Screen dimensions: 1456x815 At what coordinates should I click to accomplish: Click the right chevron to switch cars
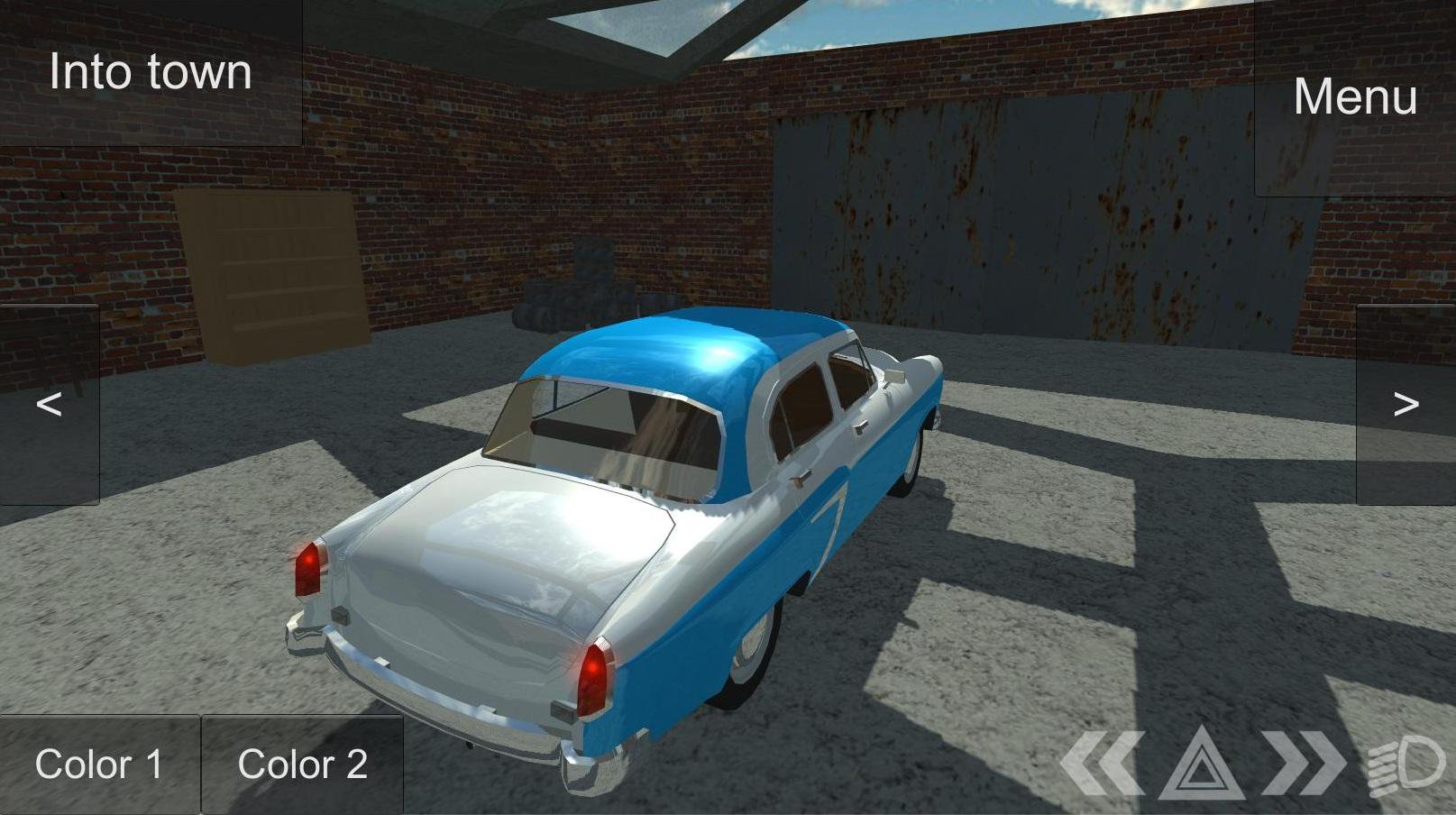(x=1408, y=406)
